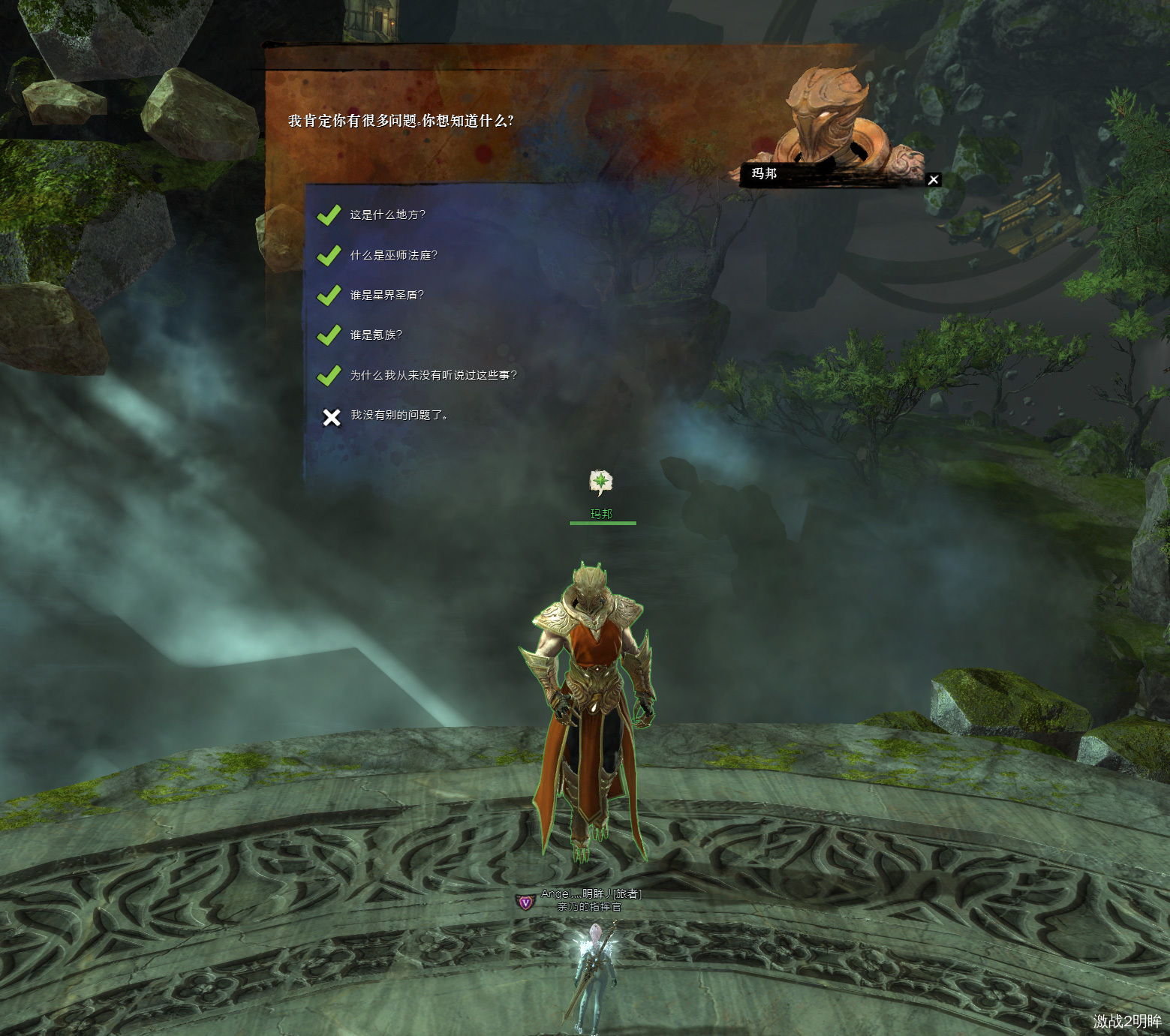The width and height of the screenshot is (1170, 1036).
Task: Close the 玛邦 dialogue window
Action: [x=933, y=180]
